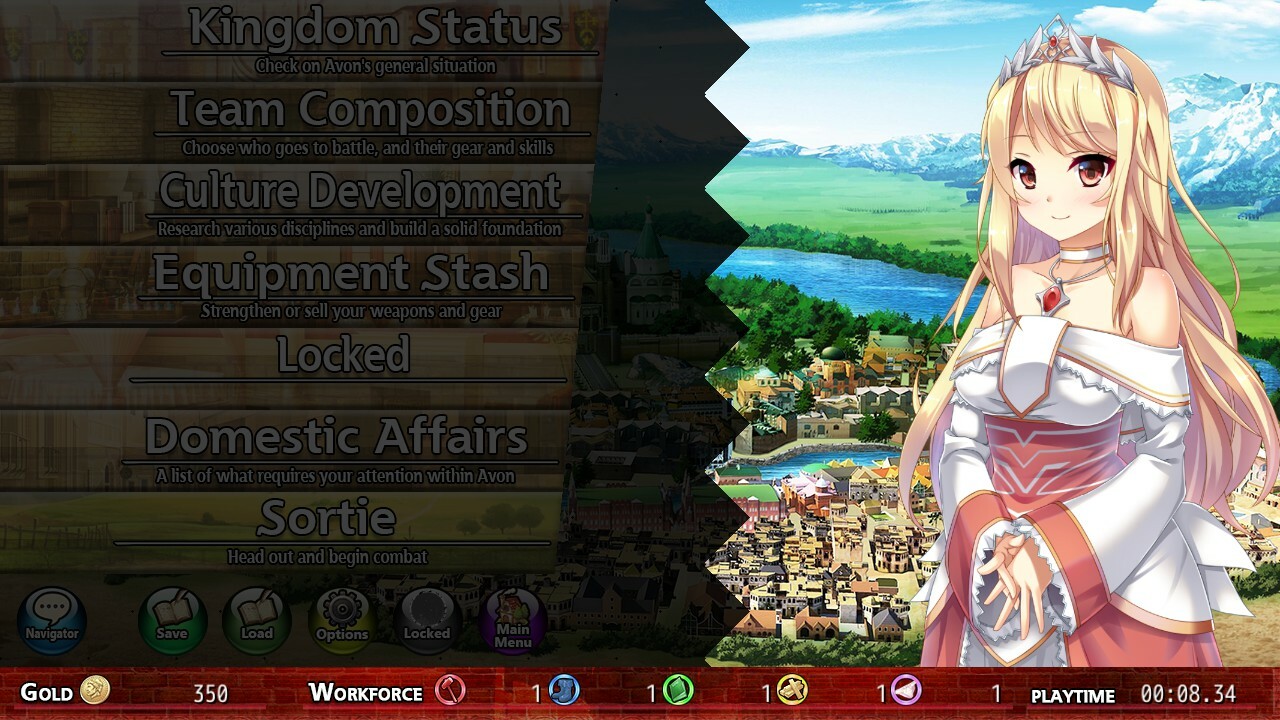Click the Gold coin icon
This screenshot has height=720, width=1280.
tap(95, 692)
